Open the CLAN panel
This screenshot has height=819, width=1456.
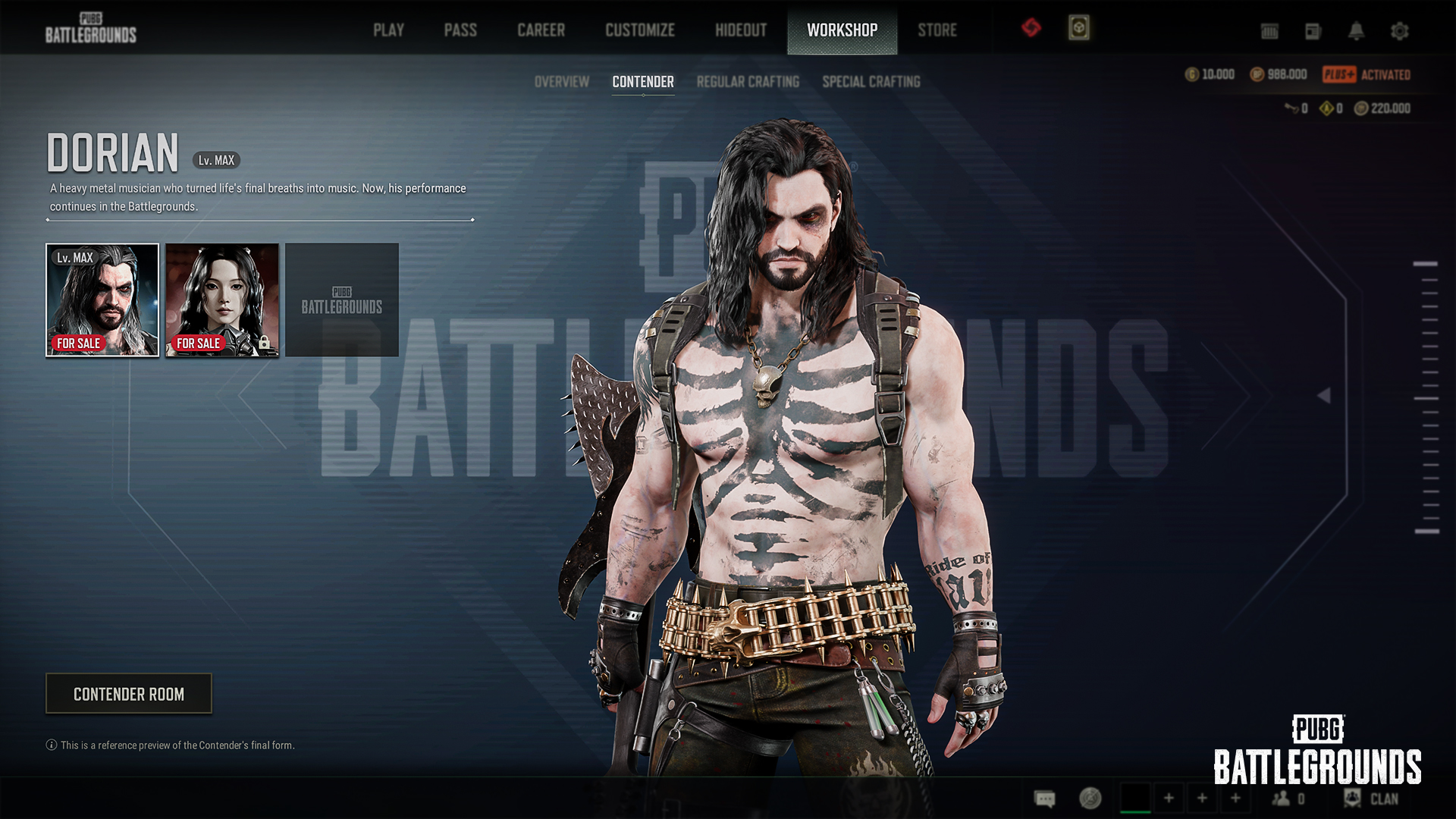[x=1373, y=799]
